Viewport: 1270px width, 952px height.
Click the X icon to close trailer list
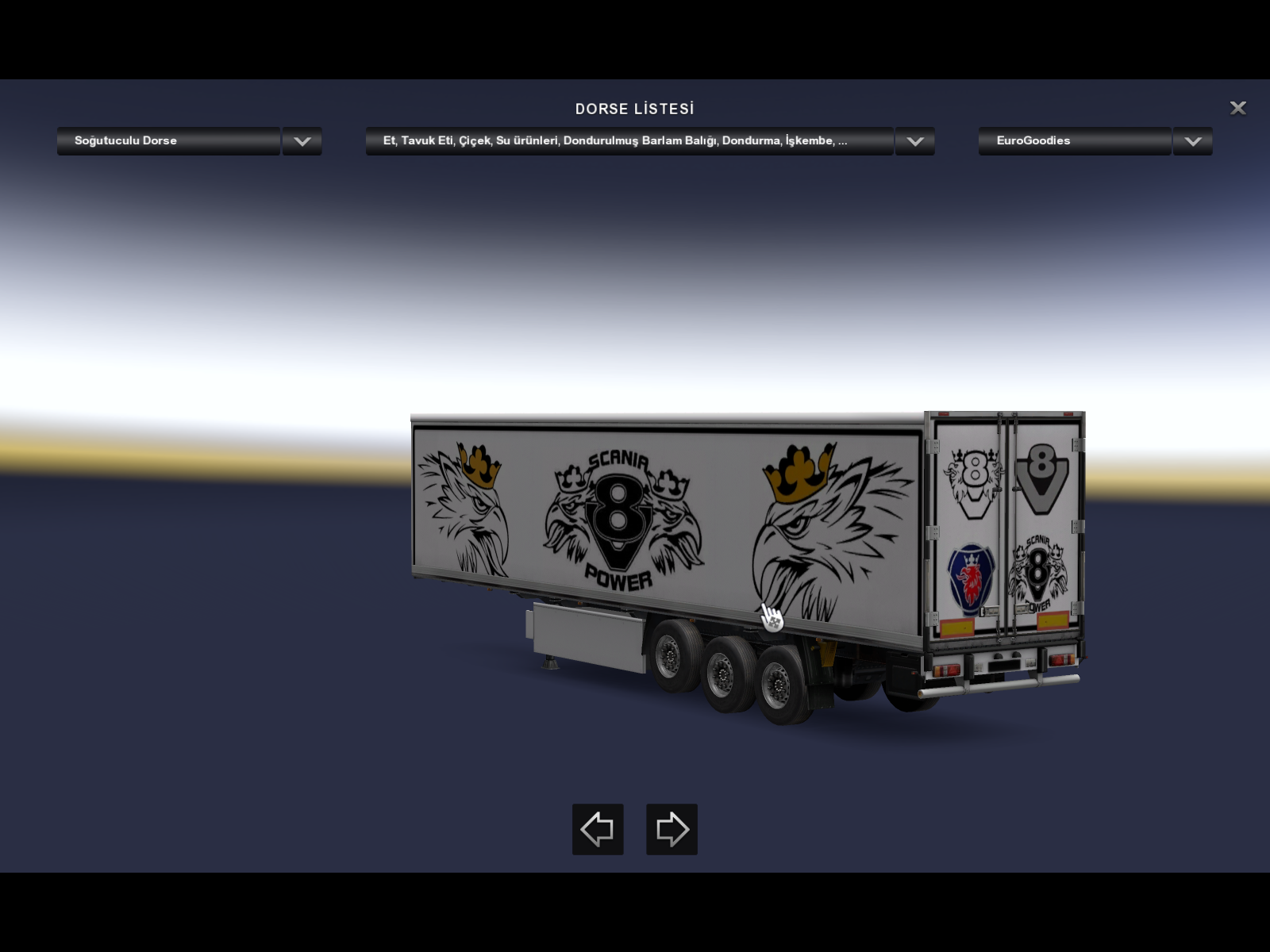click(1238, 108)
